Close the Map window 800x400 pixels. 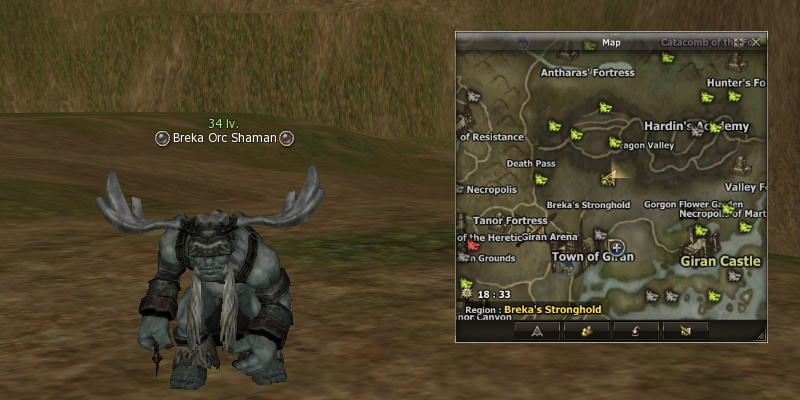click(757, 42)
